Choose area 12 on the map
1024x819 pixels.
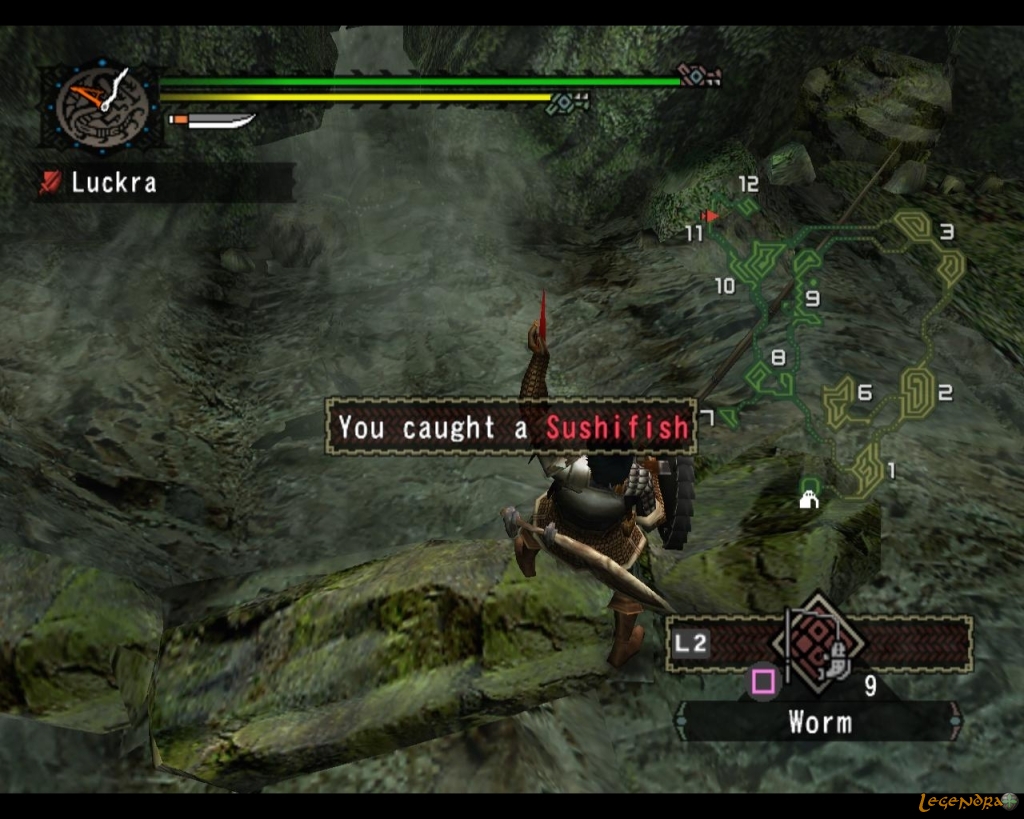pos(748,185)
